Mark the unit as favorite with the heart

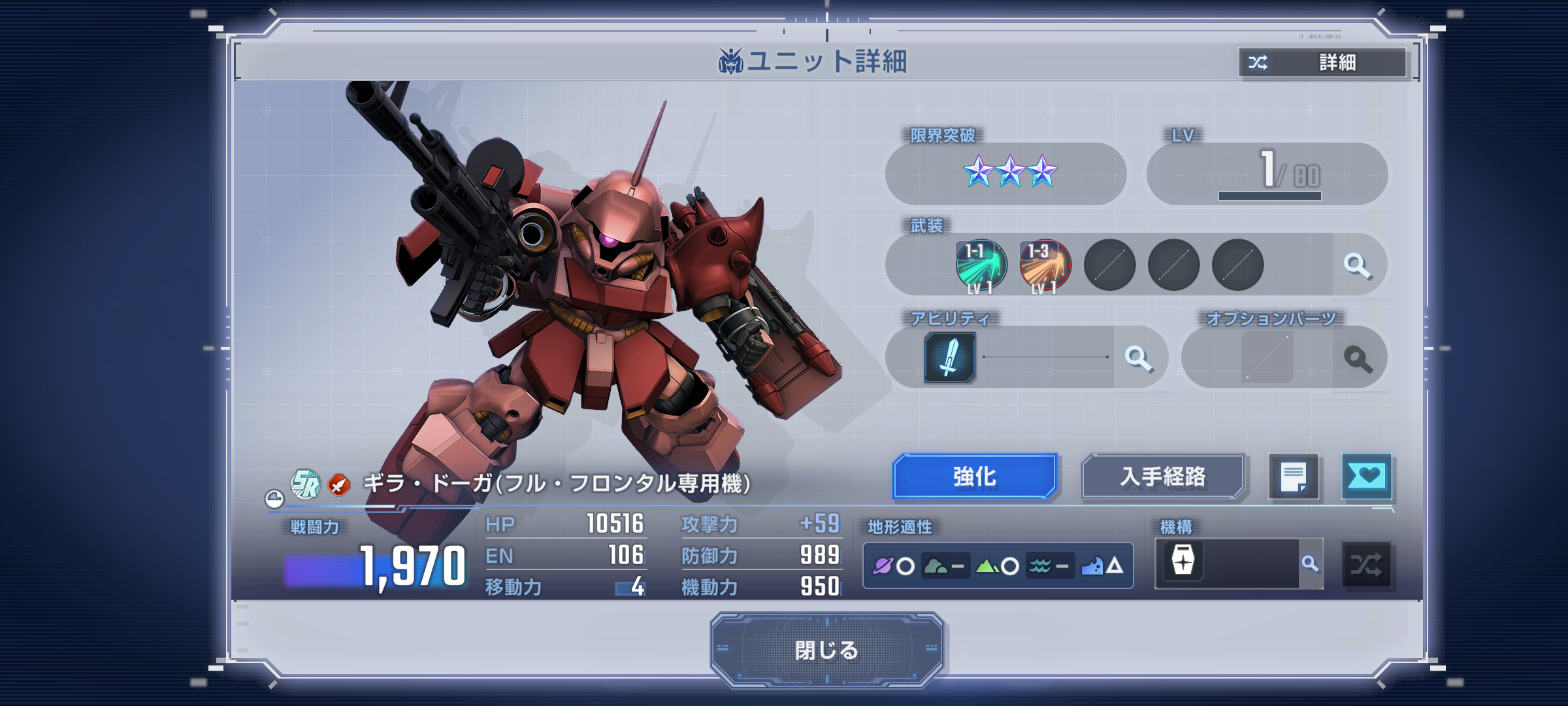coord(1366,477)
